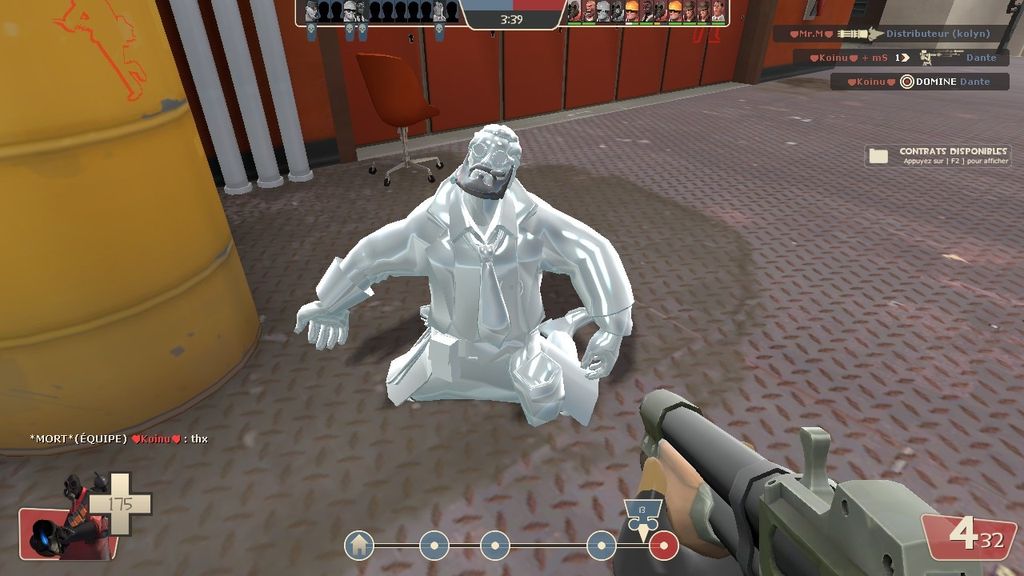Click the payload cart marker above the track
This screenshot has height=576, width=1024.
(x=642, y=513)
